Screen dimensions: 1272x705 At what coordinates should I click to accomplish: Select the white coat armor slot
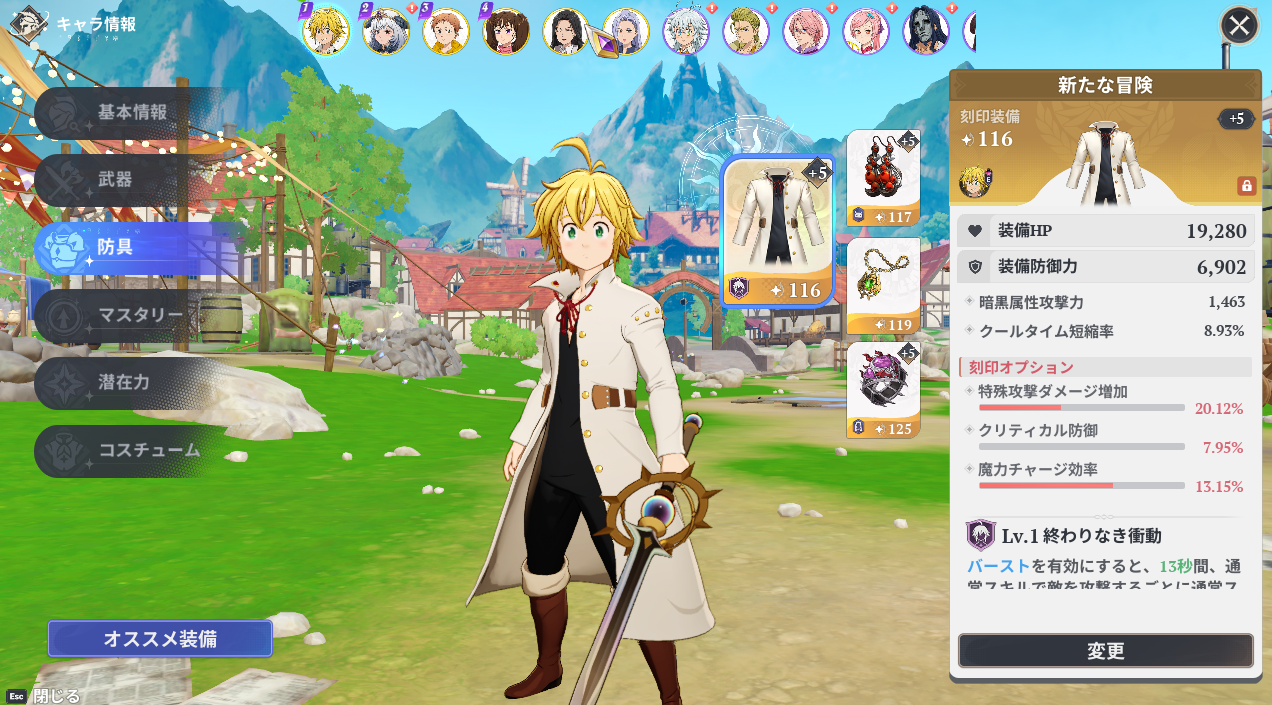coord(777,231)
